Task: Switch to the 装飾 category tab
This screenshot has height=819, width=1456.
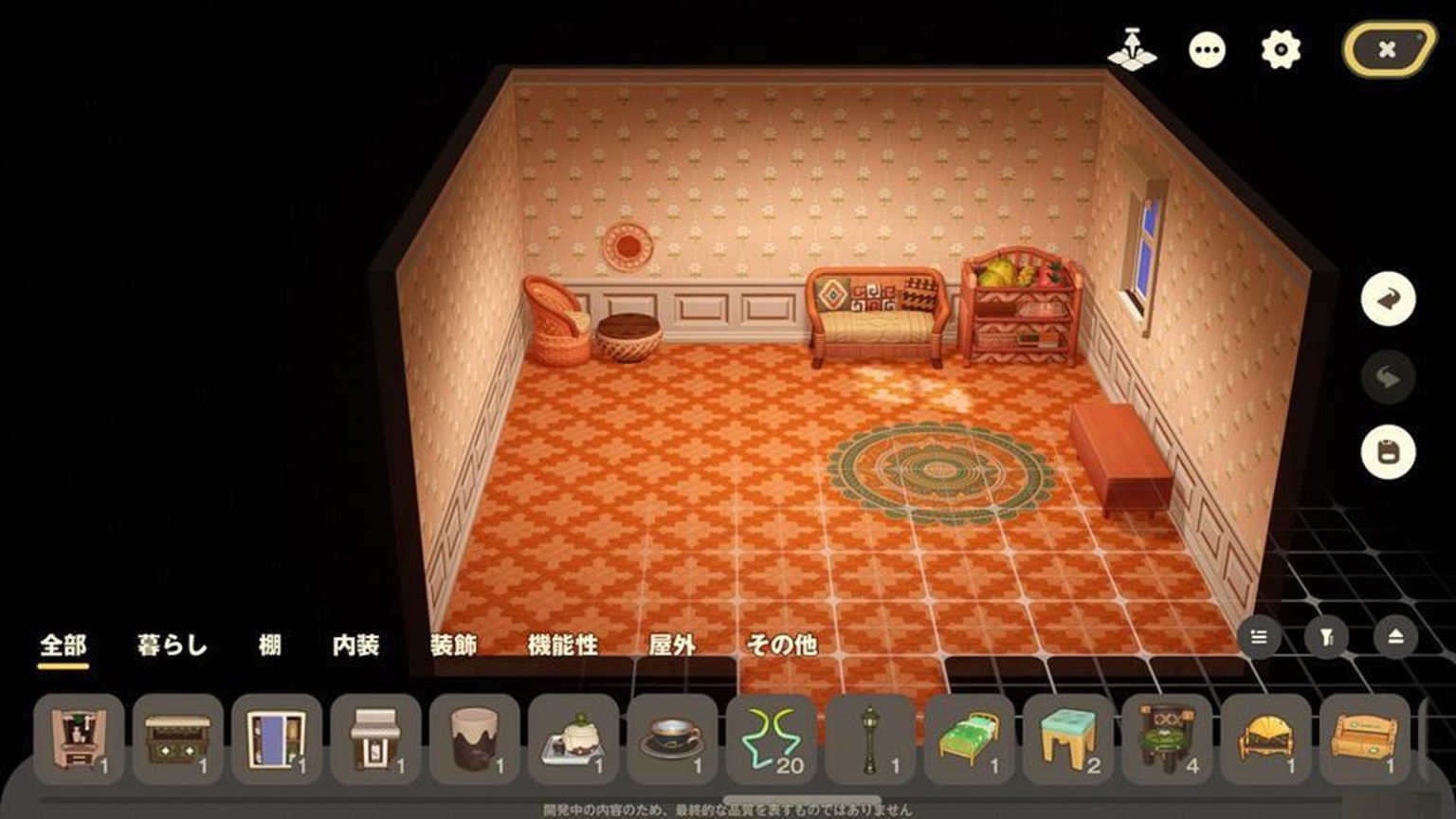Action: pos(453,646)
